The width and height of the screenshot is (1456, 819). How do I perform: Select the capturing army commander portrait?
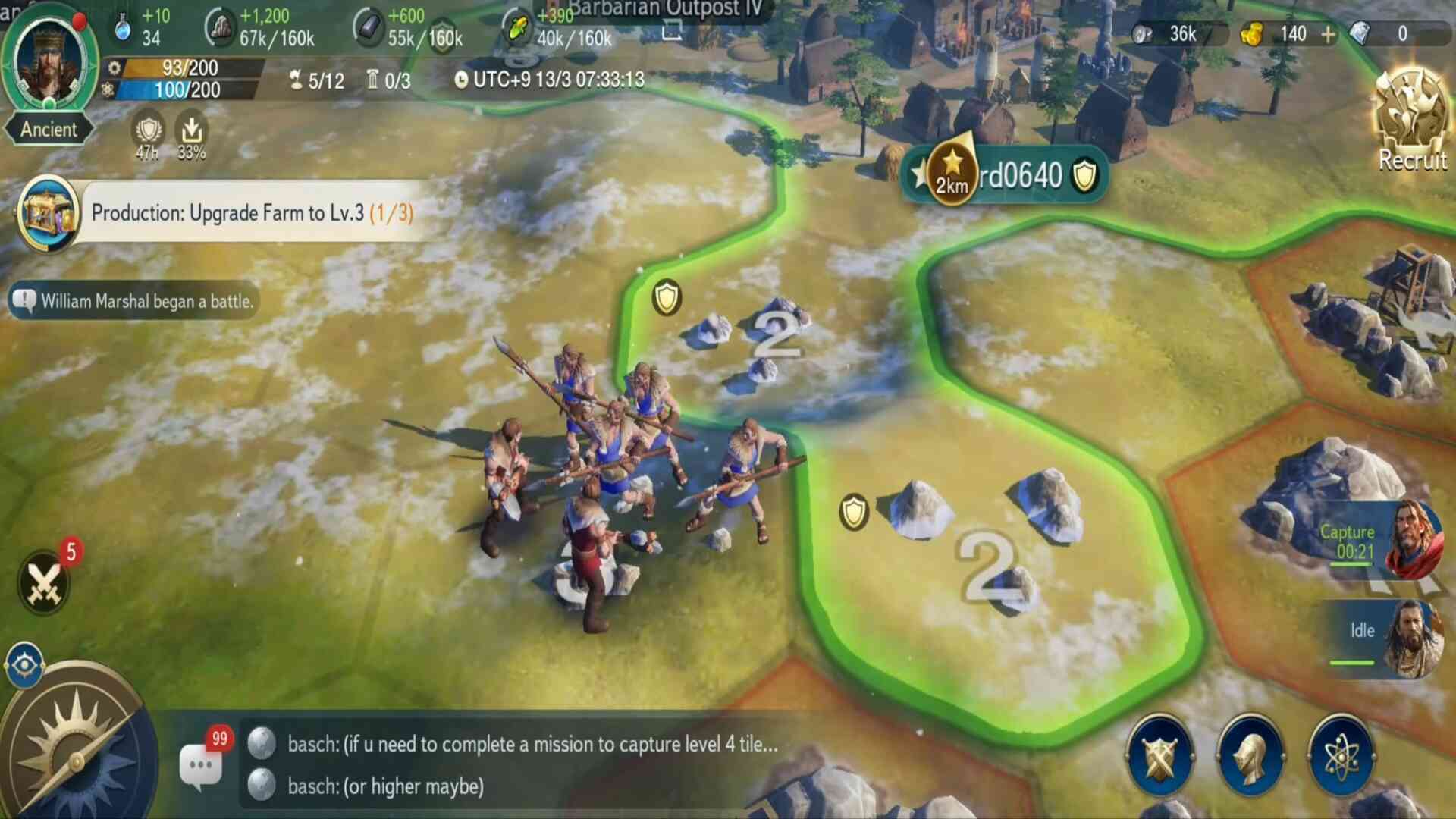pos(1413,540)
